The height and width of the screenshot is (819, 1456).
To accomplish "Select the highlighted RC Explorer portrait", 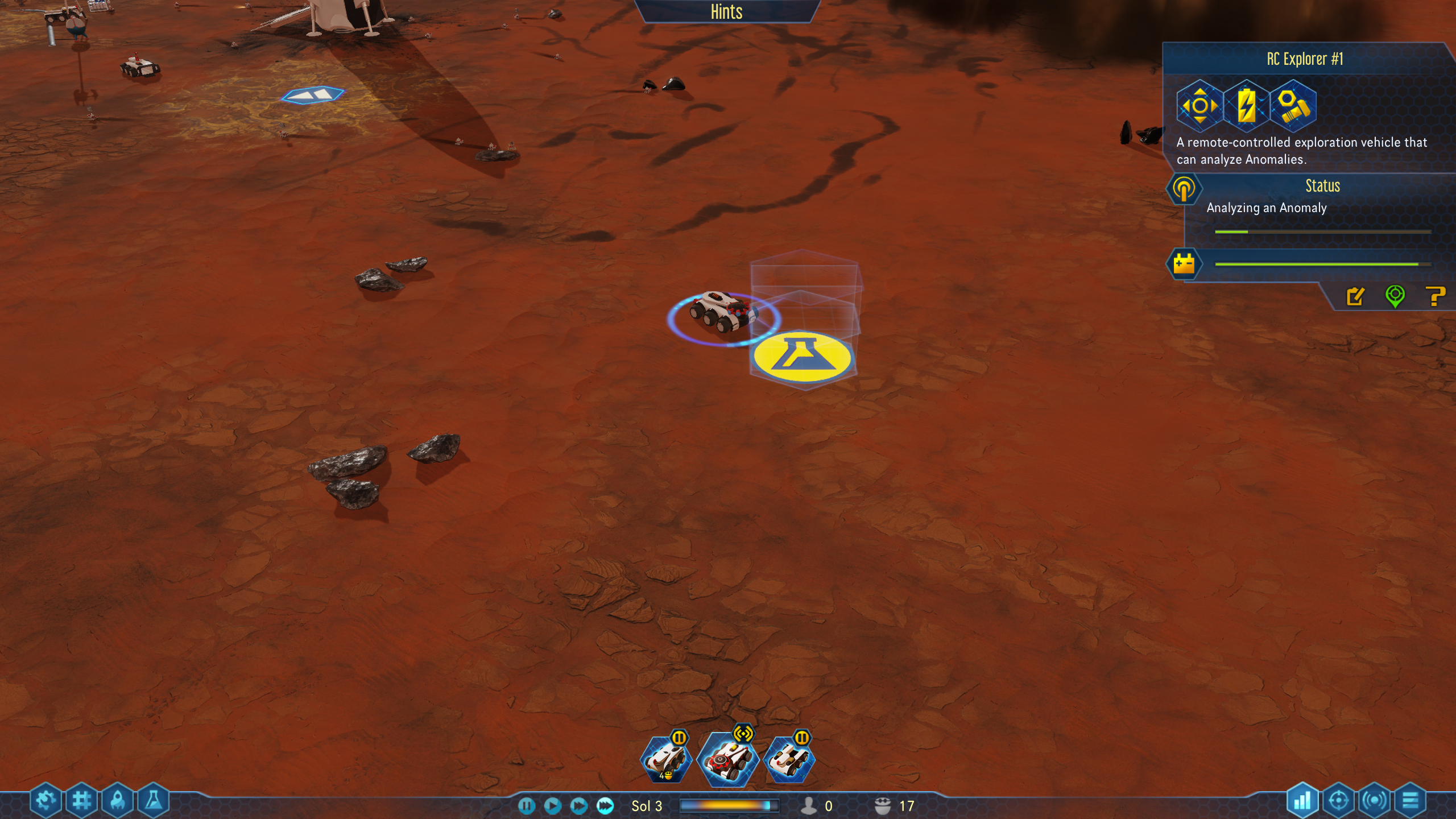I will pyautogui.click(x=727, y=759).
